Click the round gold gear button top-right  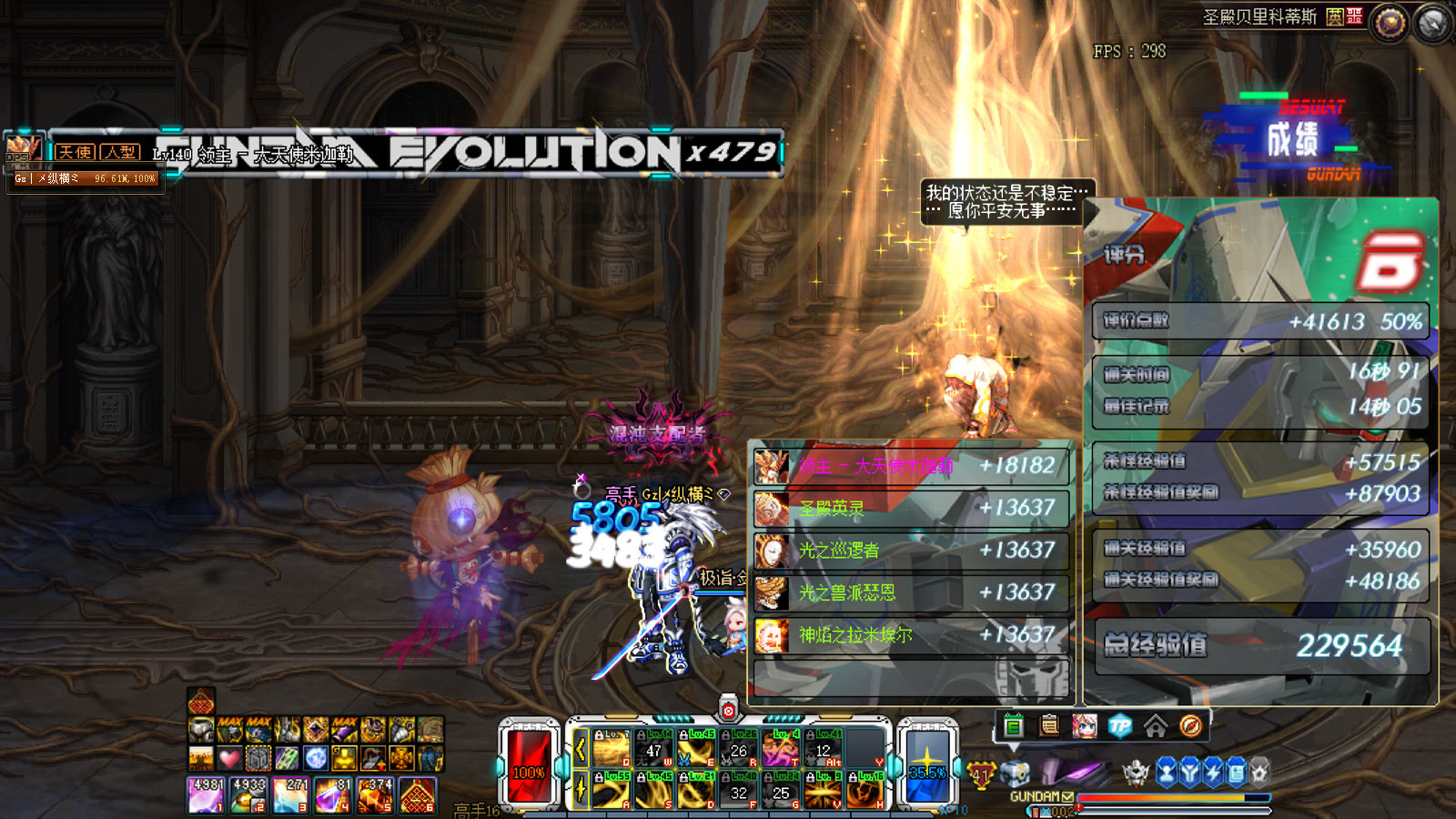[1390, 23]
